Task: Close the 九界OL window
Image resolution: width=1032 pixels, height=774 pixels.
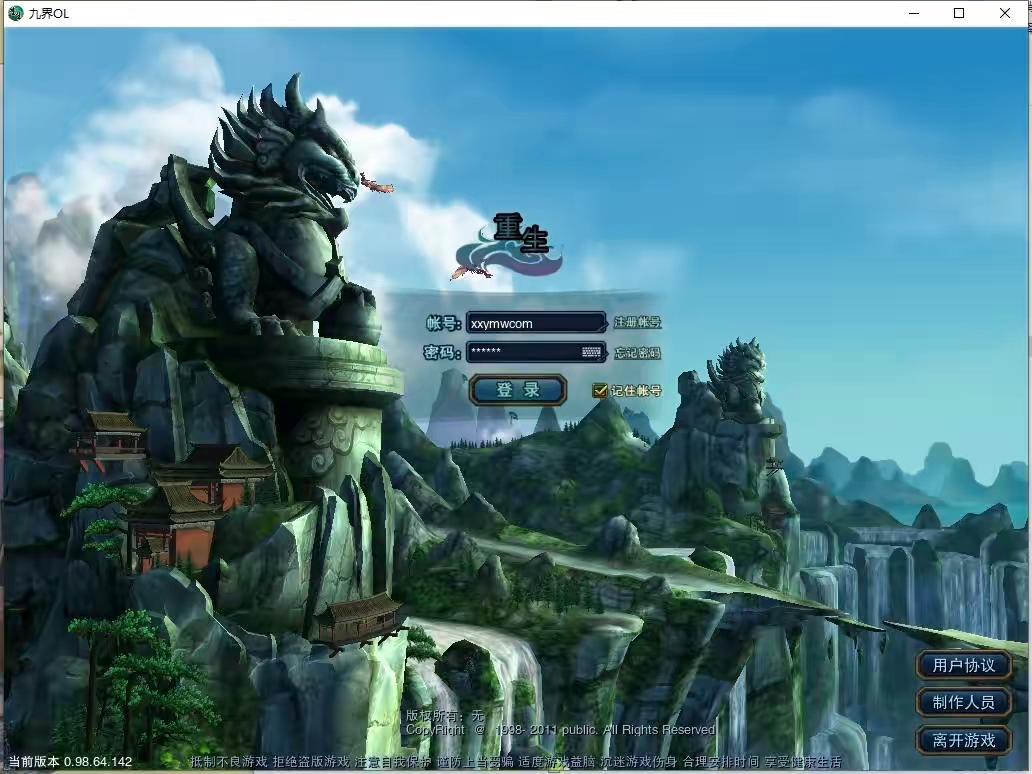Action: (1005, 13)
